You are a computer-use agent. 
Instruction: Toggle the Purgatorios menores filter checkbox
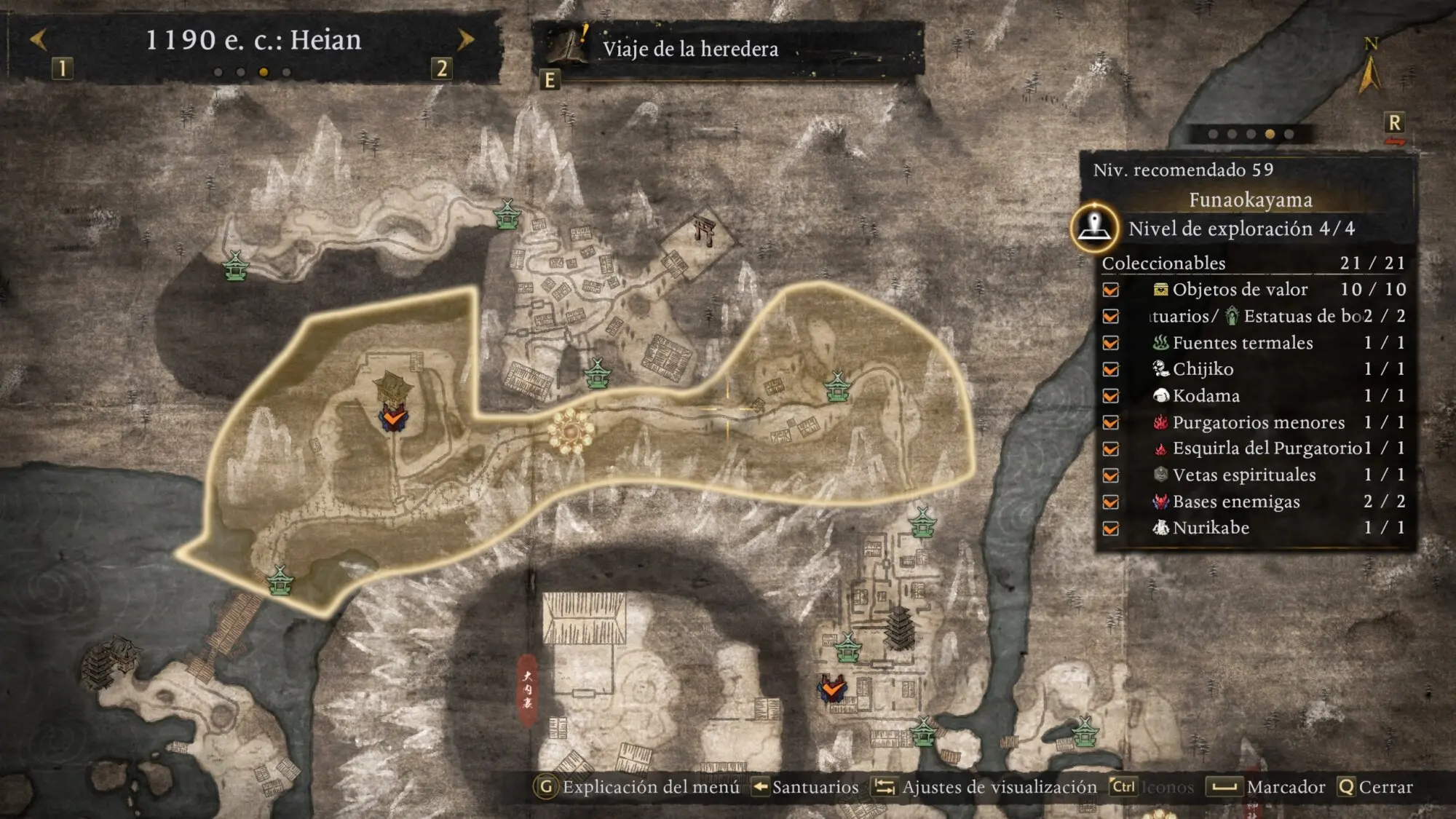(1111, 422)
